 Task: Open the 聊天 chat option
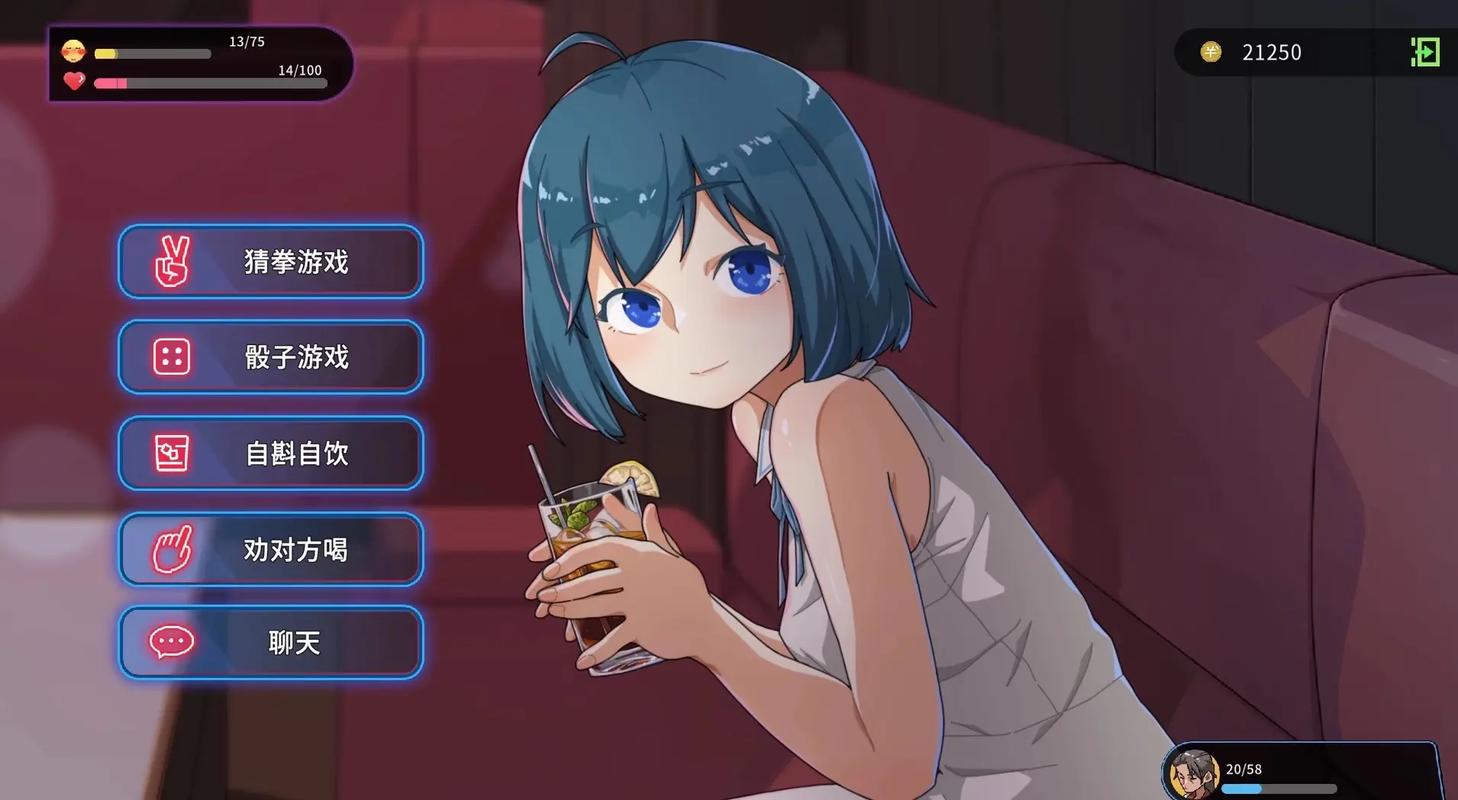(x=270, y=642)
